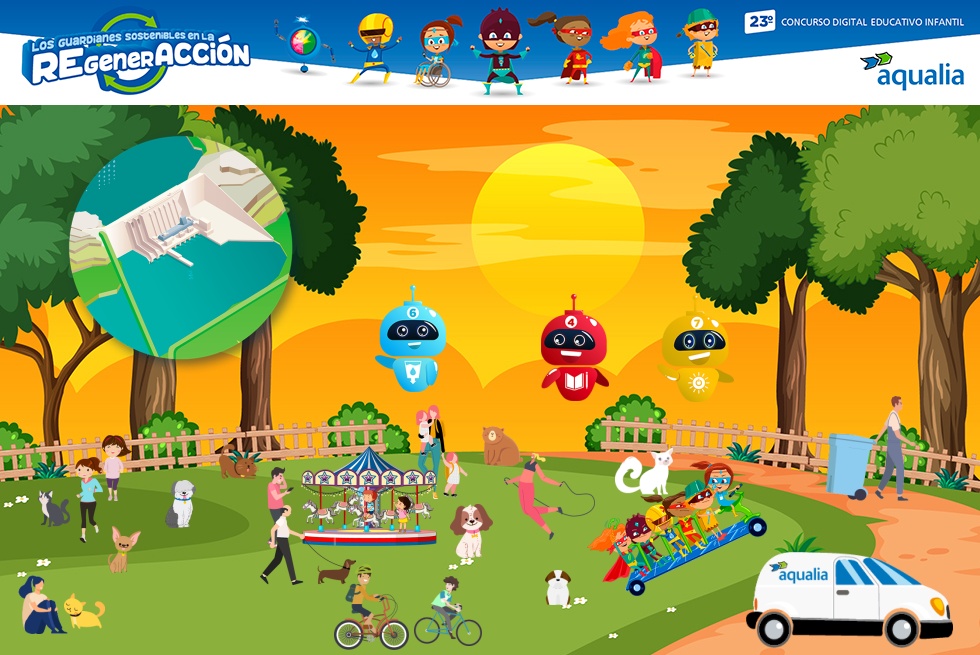Pick the yellow robot numbered 7
Viewport: 980px width, 655px height.
tap(696, 349)
